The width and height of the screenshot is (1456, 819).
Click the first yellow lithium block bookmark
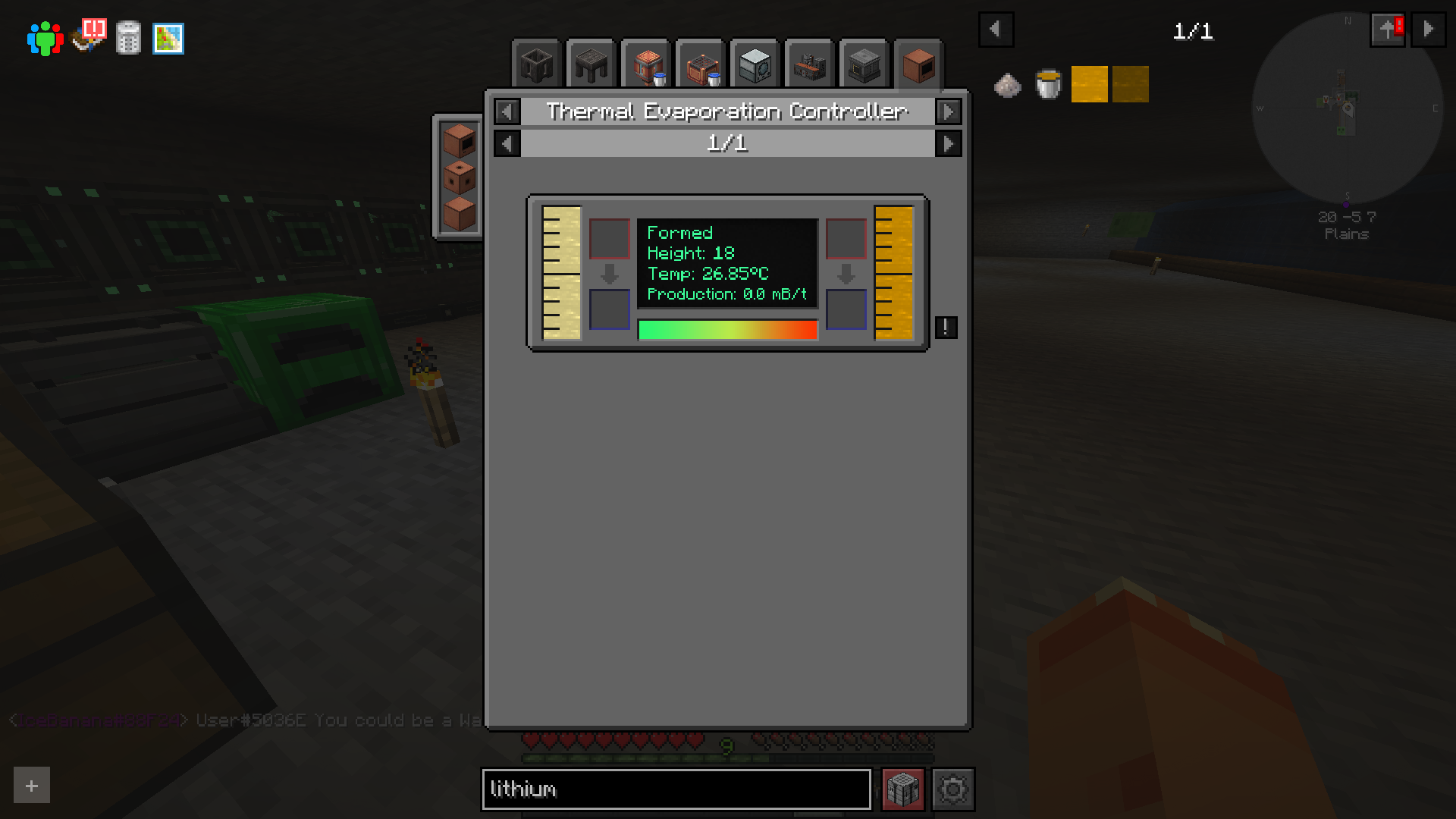pos(1089,83)
